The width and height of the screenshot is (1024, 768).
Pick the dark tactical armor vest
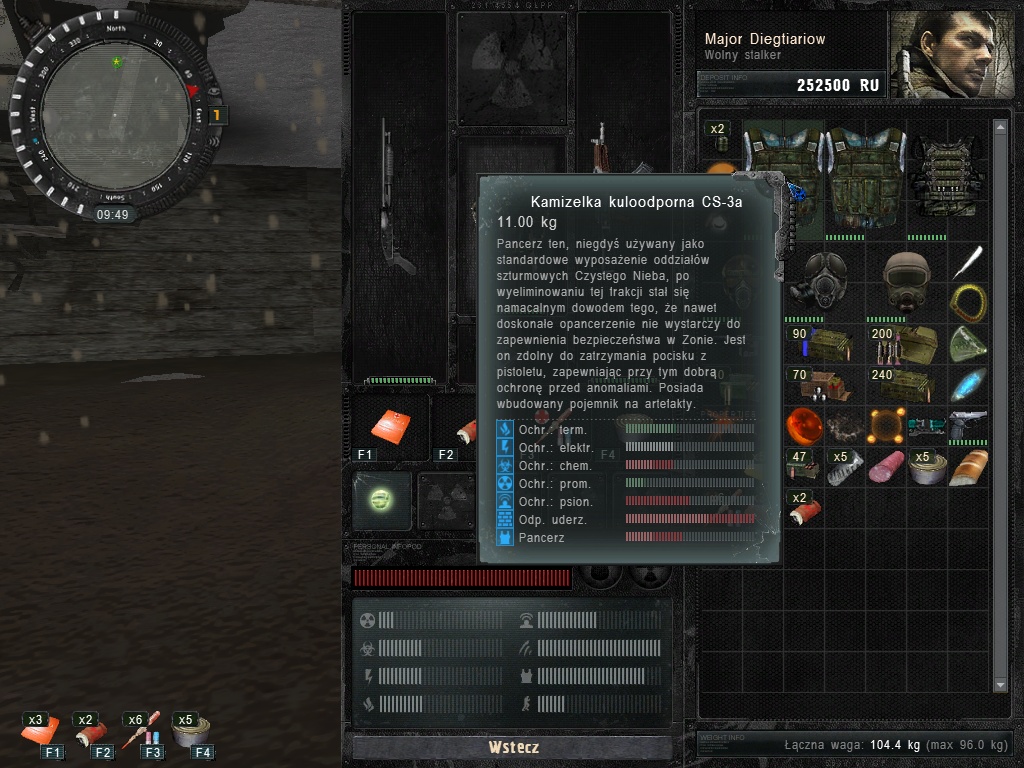(947, 178)
